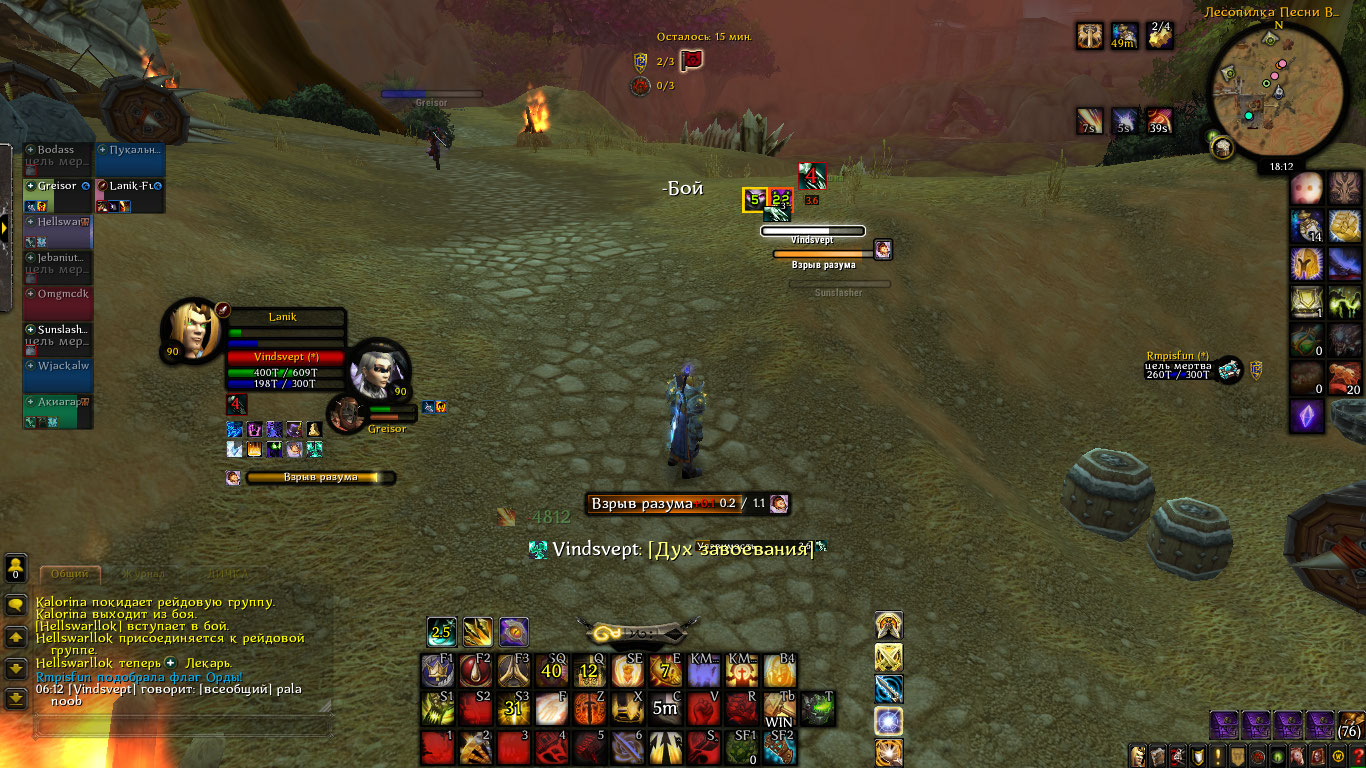
Task: Use the crown ability bound to F1
Action: coord(438,670)
